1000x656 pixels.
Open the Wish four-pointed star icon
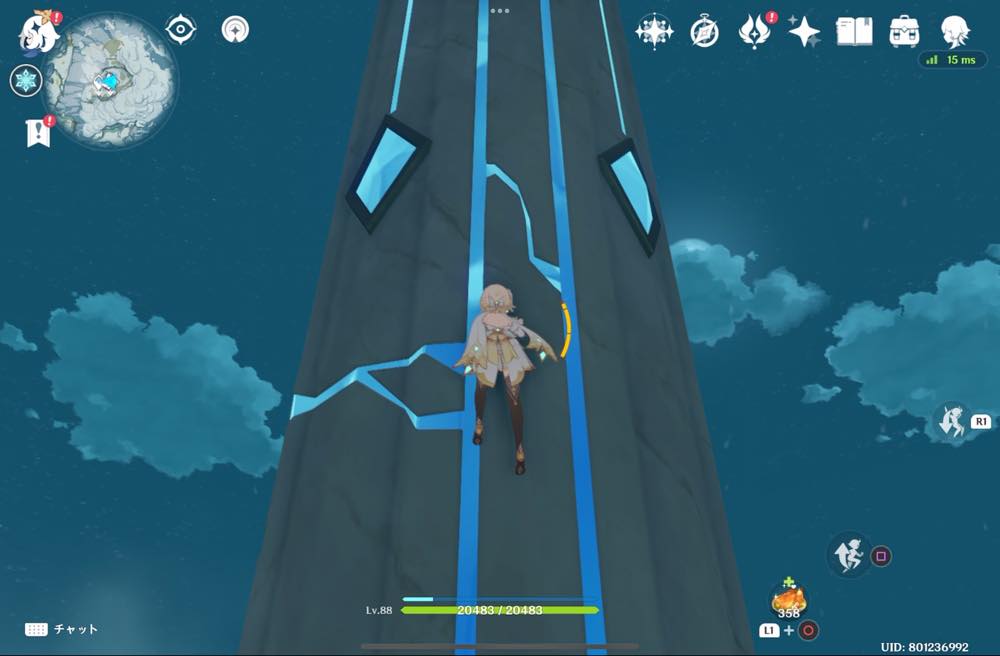804,32
